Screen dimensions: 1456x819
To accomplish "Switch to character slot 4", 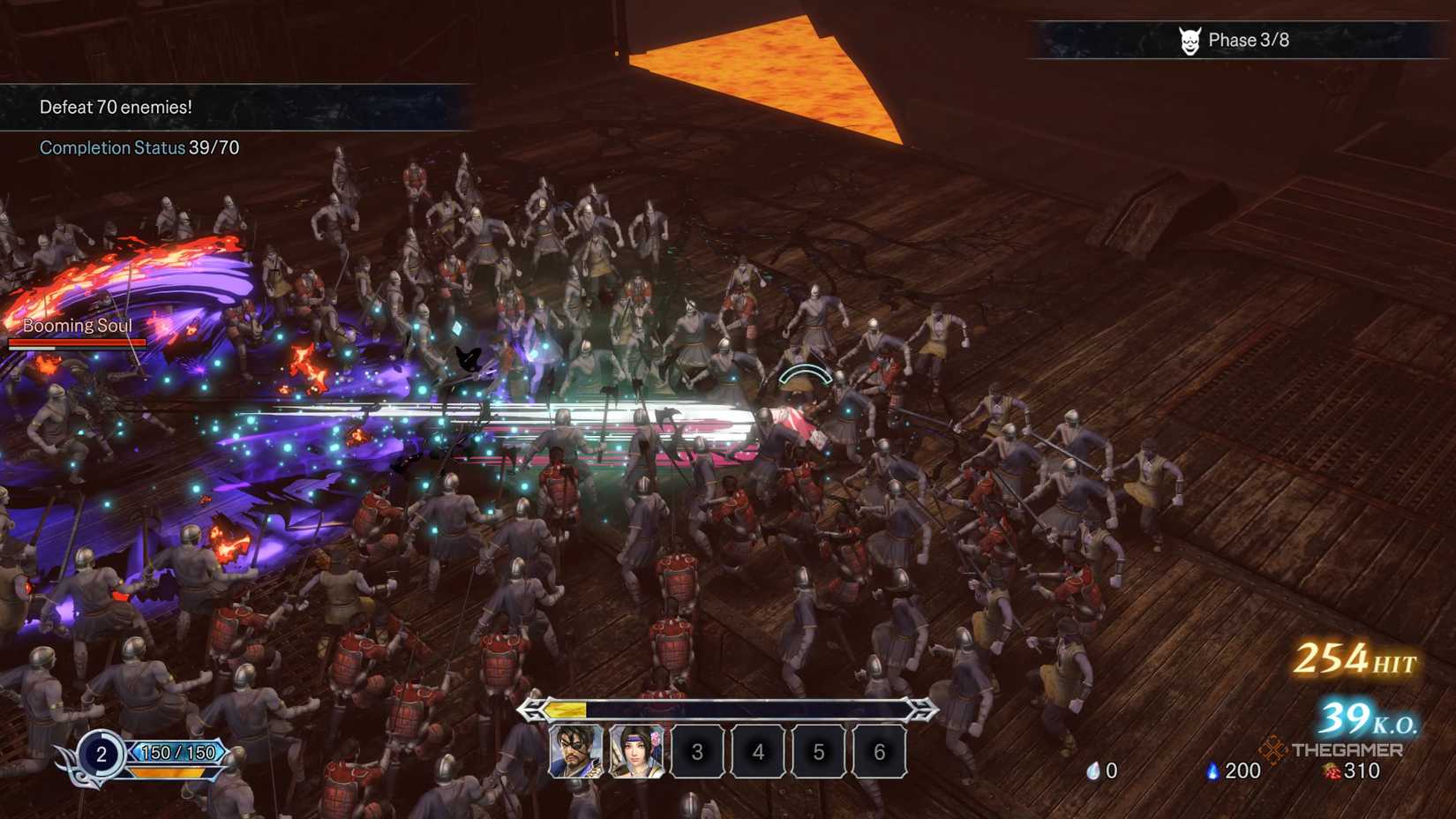I will (x=757, y=752).
